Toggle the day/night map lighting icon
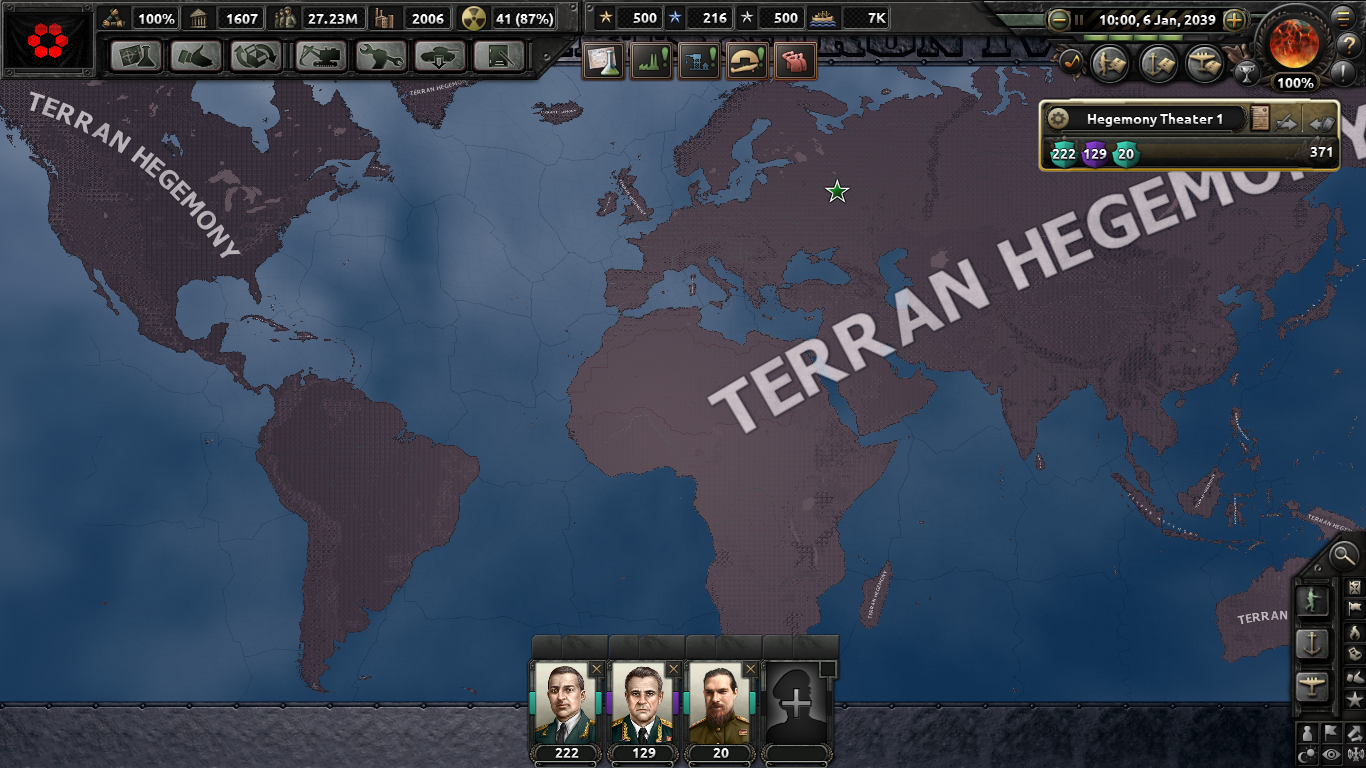Viewport: 1366px width, 768px height. coord(1307,754)
